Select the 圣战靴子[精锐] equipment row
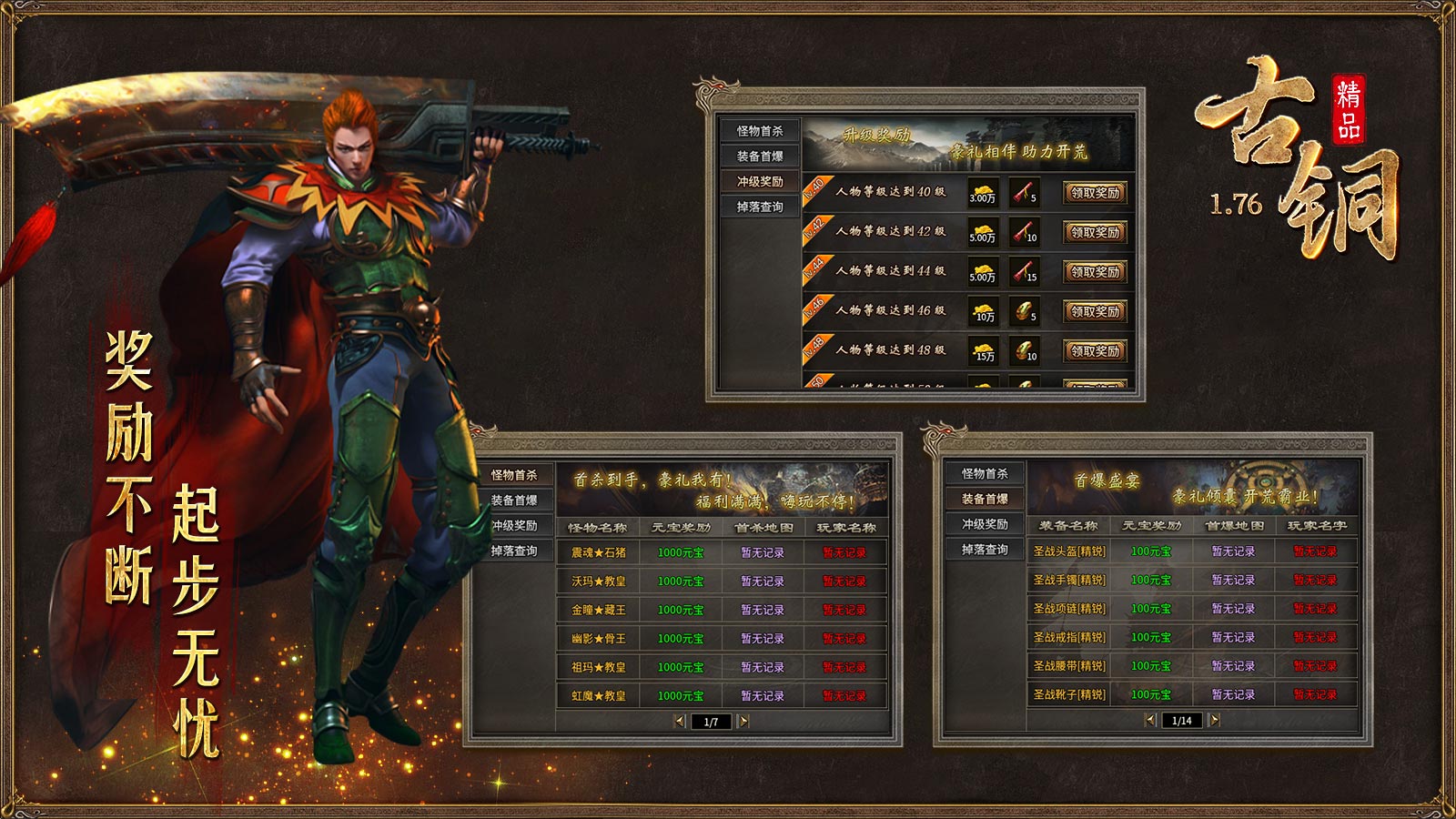The height and width of the screenshot is (819, 1456). 1069,694
